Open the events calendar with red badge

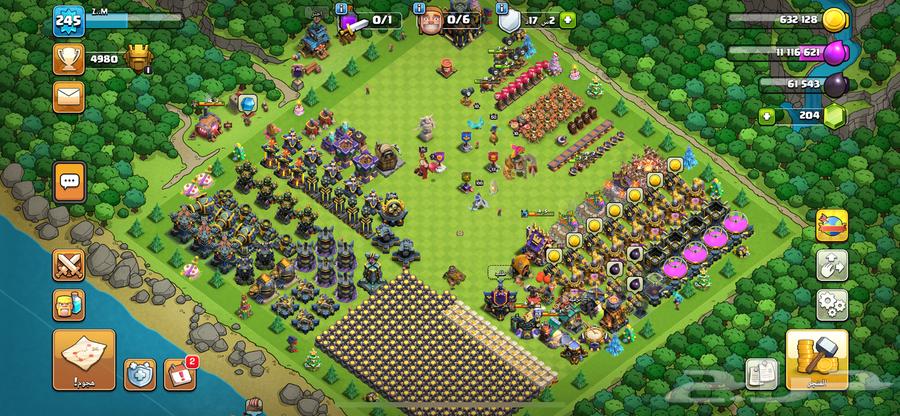(x=177, y=374)
